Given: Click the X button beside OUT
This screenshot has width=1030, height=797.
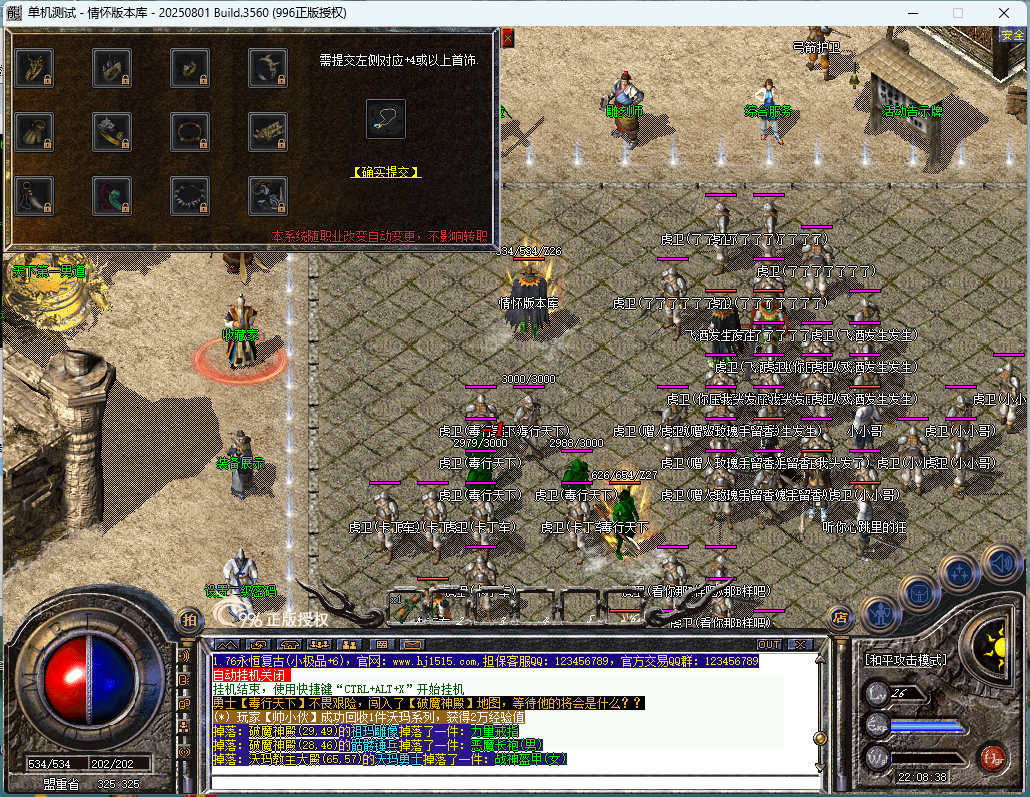Looking at the screenshot, I should [x=799, y=644].
